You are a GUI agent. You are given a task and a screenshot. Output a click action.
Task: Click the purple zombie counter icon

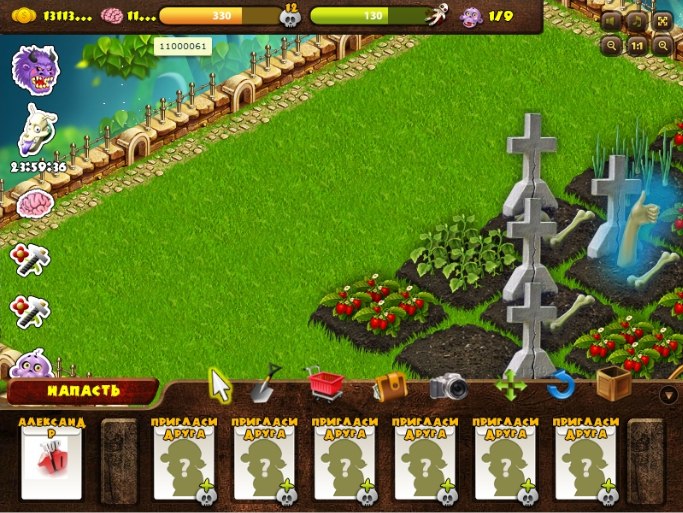coord(470,16)
